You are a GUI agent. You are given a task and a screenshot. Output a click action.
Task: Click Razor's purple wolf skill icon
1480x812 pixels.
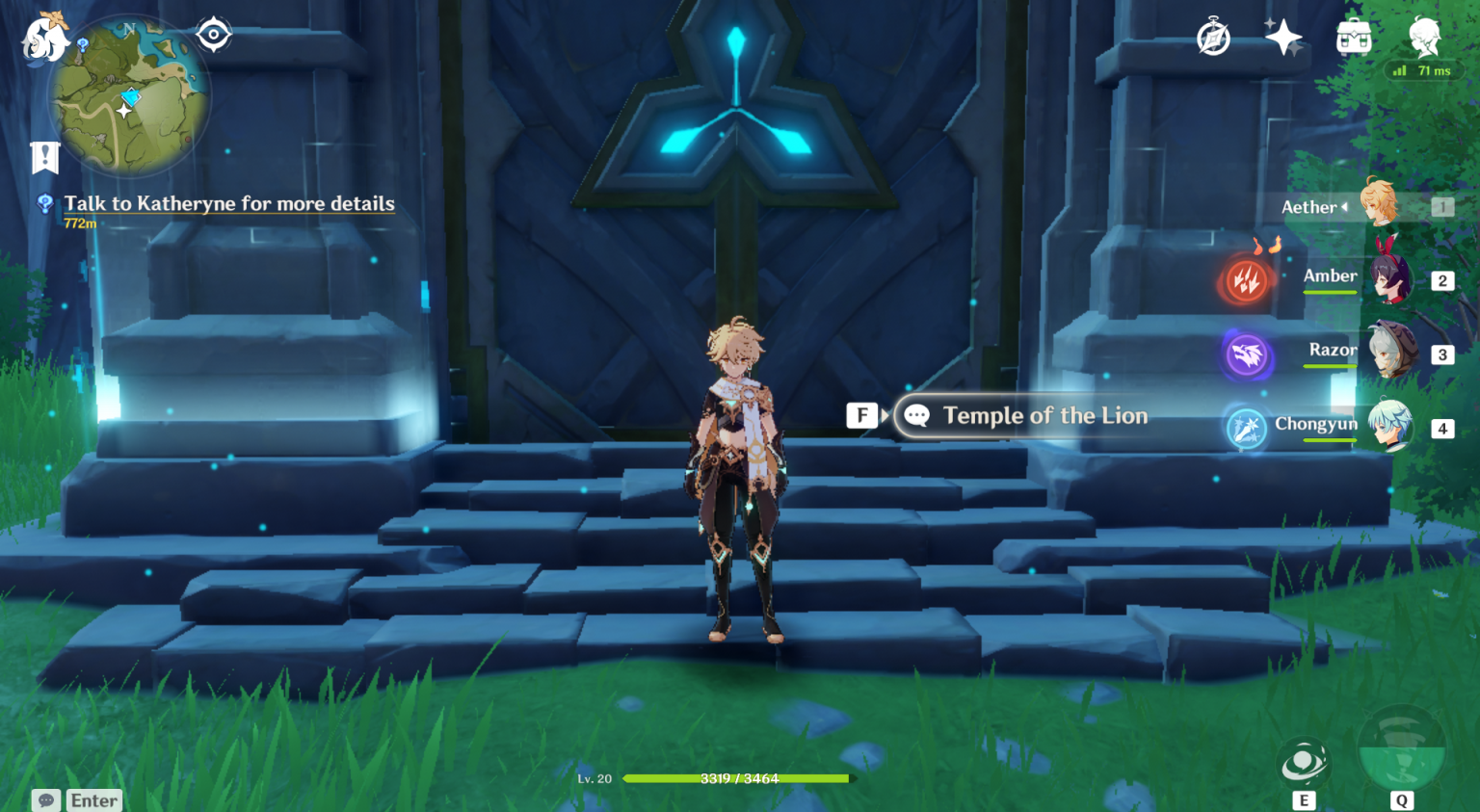(1246, 355)
